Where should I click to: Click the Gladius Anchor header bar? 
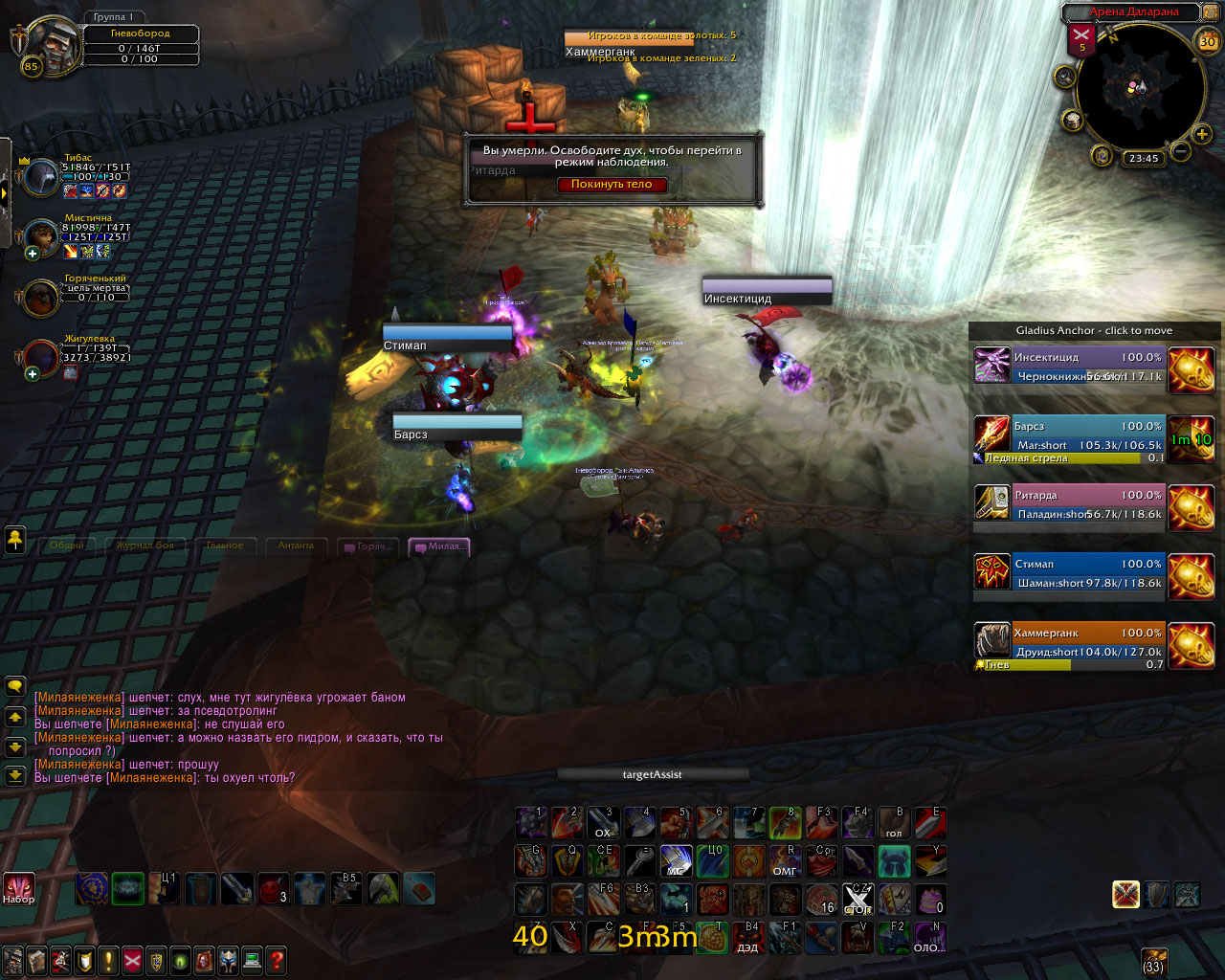click(1094, 331)
